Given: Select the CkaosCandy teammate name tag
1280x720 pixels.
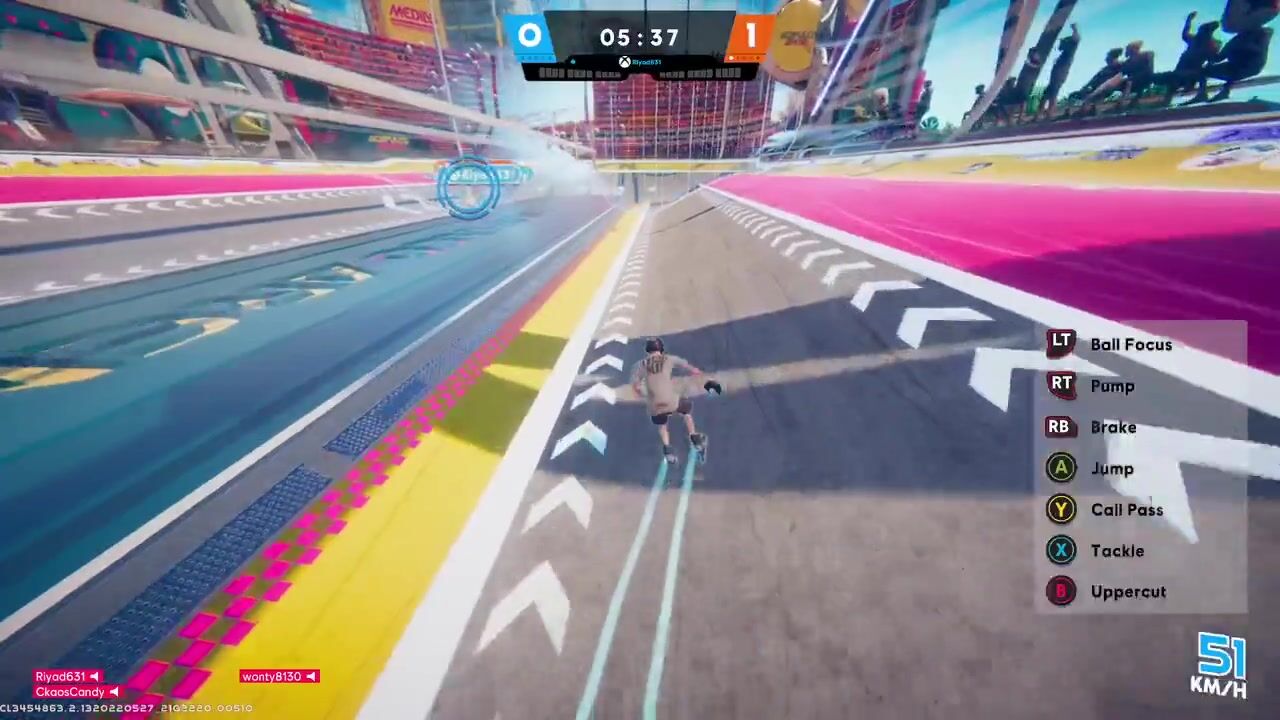Looking at the screenshot, I should tap(77, 692).
